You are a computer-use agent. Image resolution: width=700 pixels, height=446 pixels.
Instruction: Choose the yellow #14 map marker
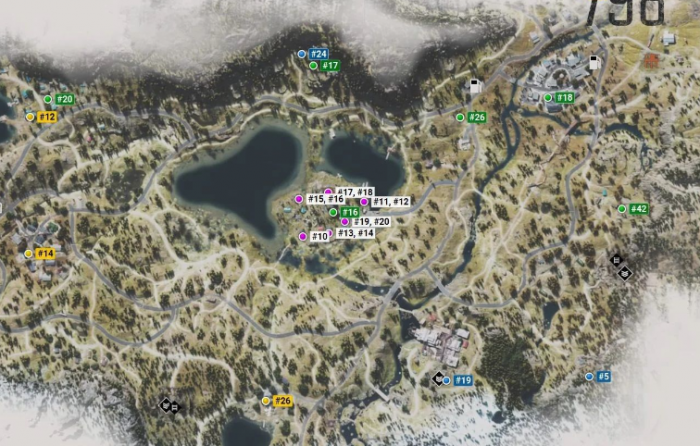point(28,254)
